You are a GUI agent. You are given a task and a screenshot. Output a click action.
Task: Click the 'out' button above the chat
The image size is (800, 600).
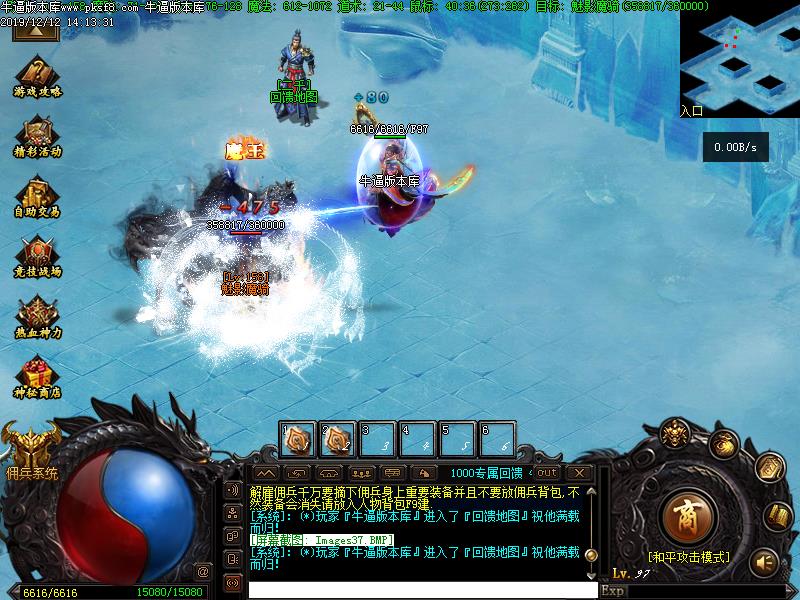tap(547, 473)
